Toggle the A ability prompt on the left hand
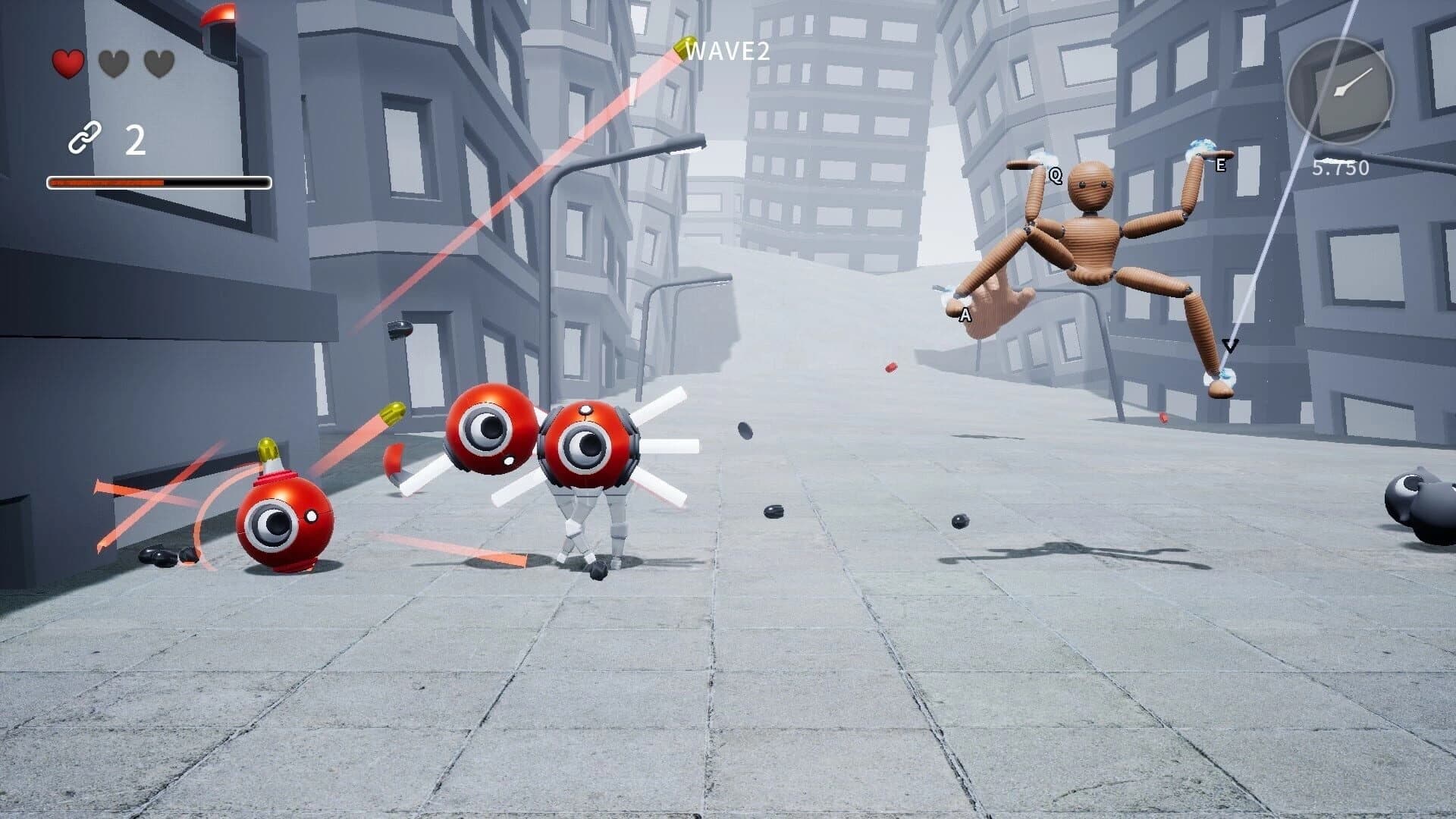Screen dimensions: 1456x819 [965, 314]
